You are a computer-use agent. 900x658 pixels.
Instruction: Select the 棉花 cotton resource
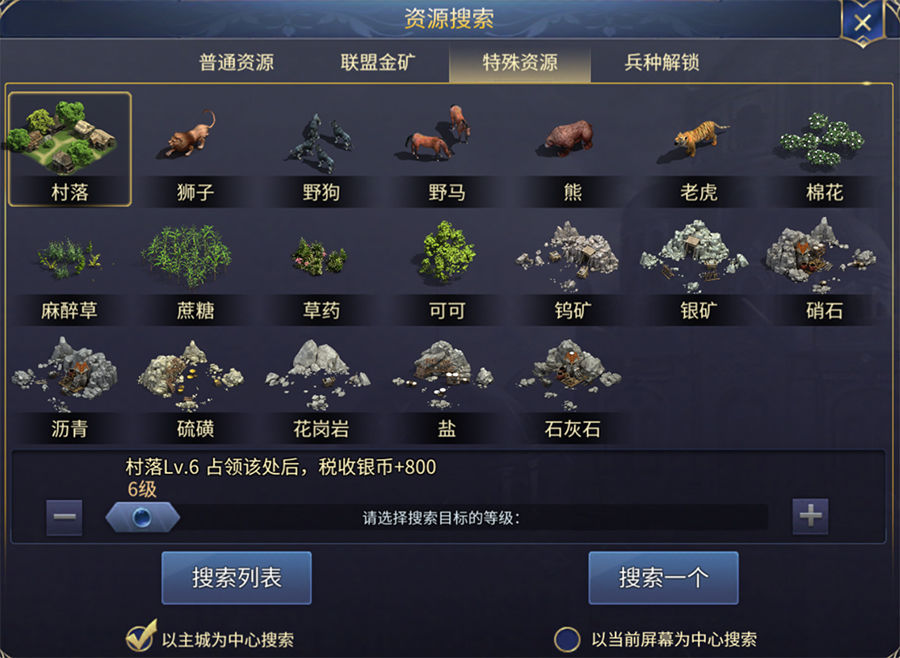click(823, 148)
